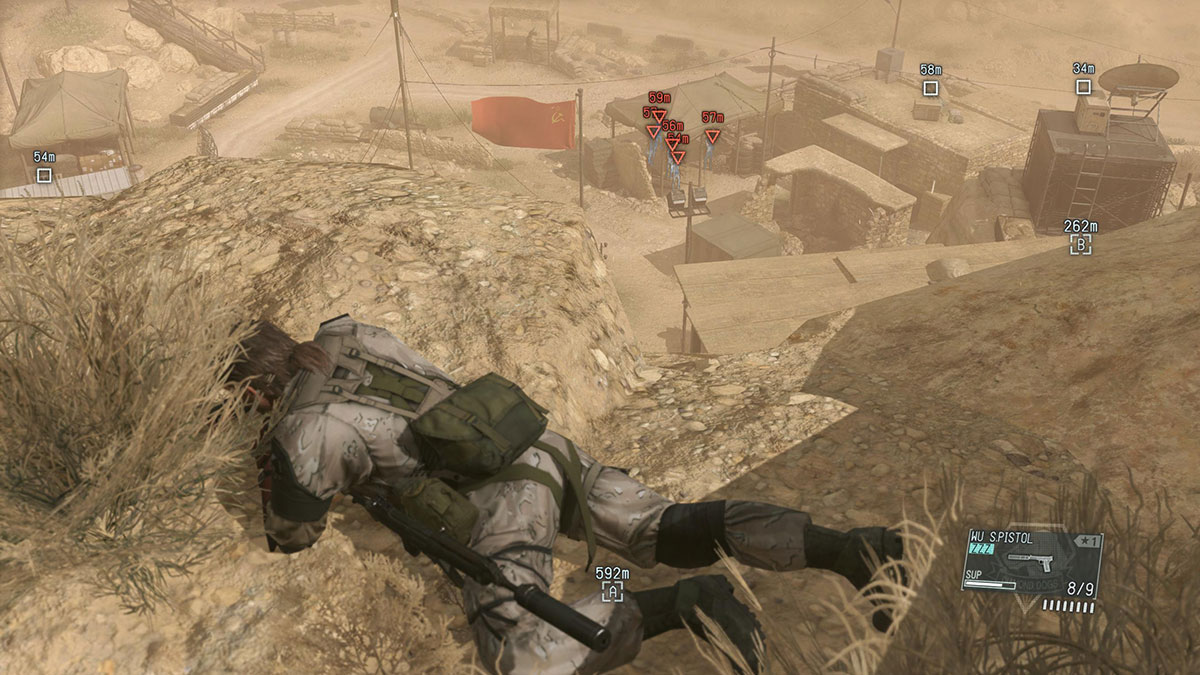
Task: Click the A waypoint marker at 592m
Action: click(x=612, y=592)
